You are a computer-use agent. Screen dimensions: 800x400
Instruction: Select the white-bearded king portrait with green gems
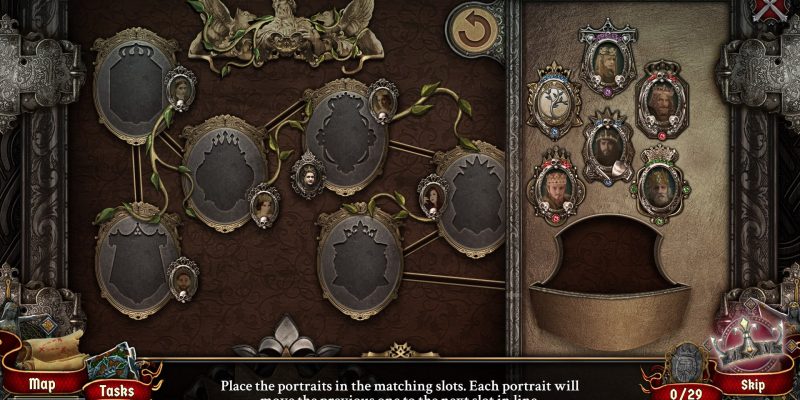(658, 182)
